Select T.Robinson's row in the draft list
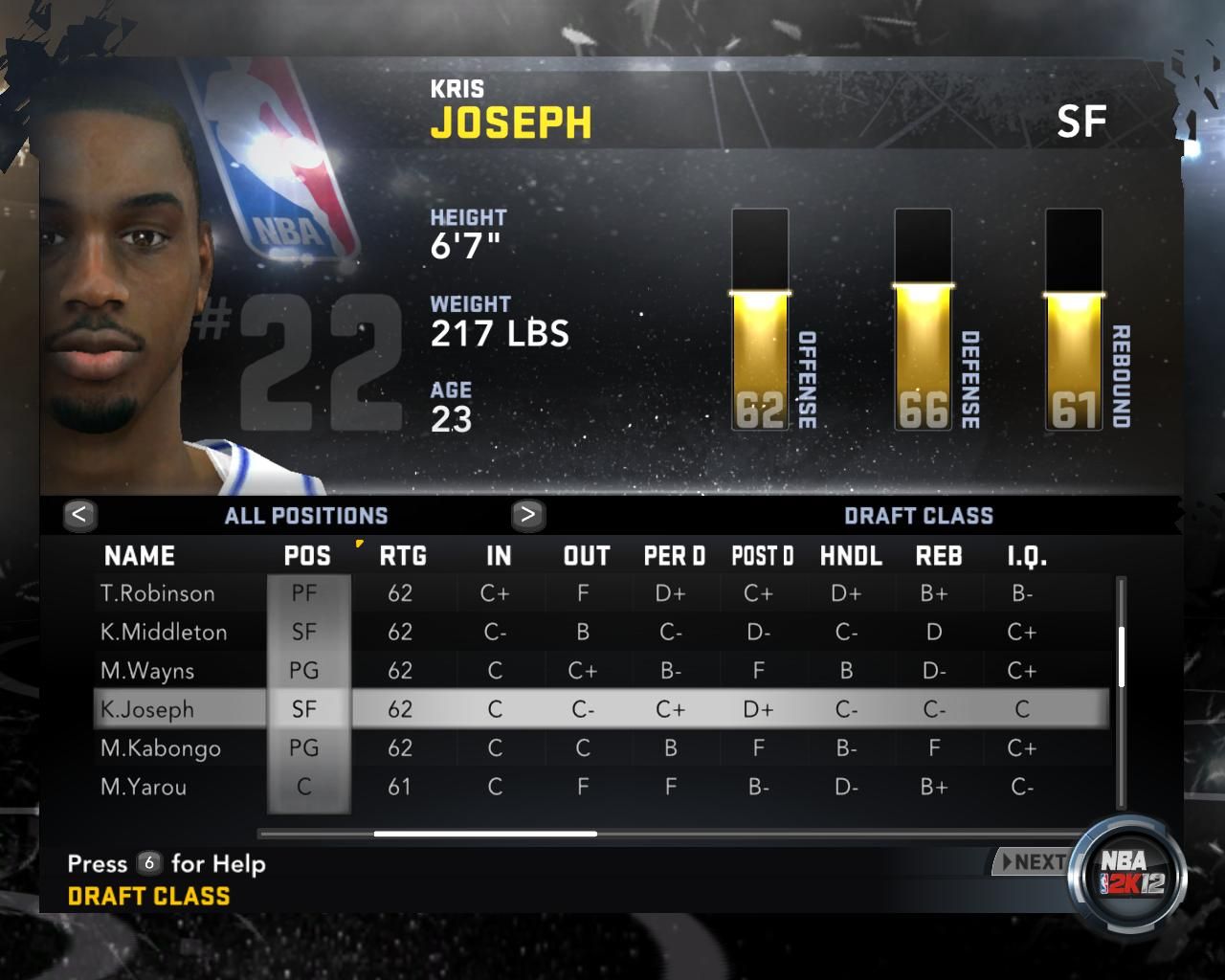 [x=158, y=593]
